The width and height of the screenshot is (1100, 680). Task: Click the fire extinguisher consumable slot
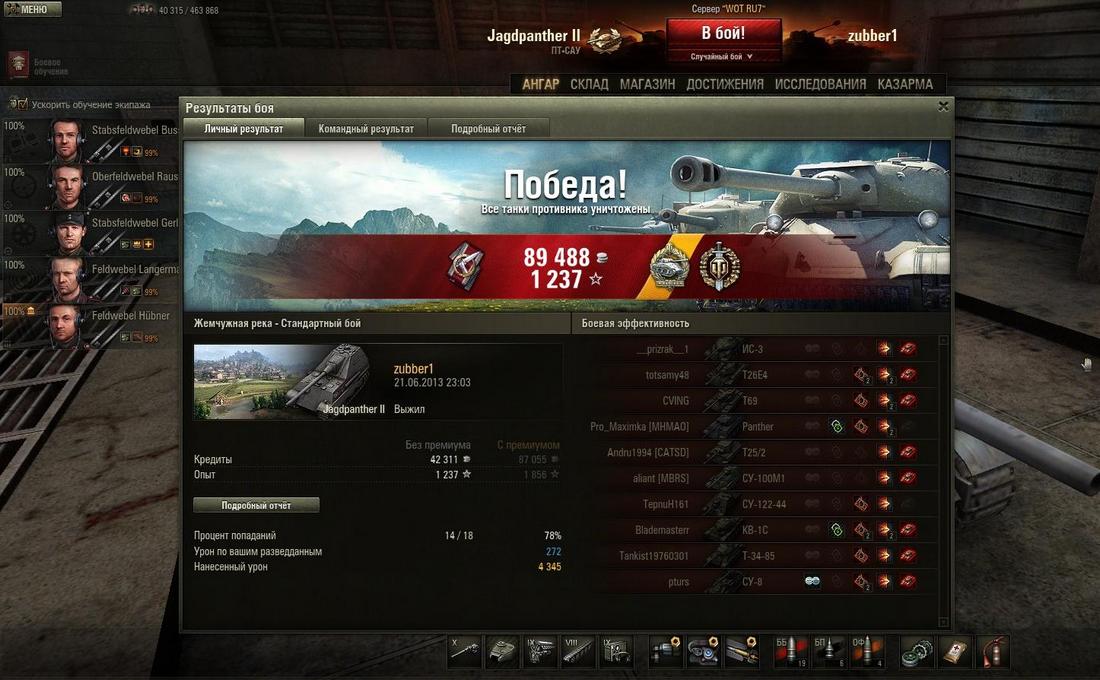pyautogui.click(x=993, y=651)
